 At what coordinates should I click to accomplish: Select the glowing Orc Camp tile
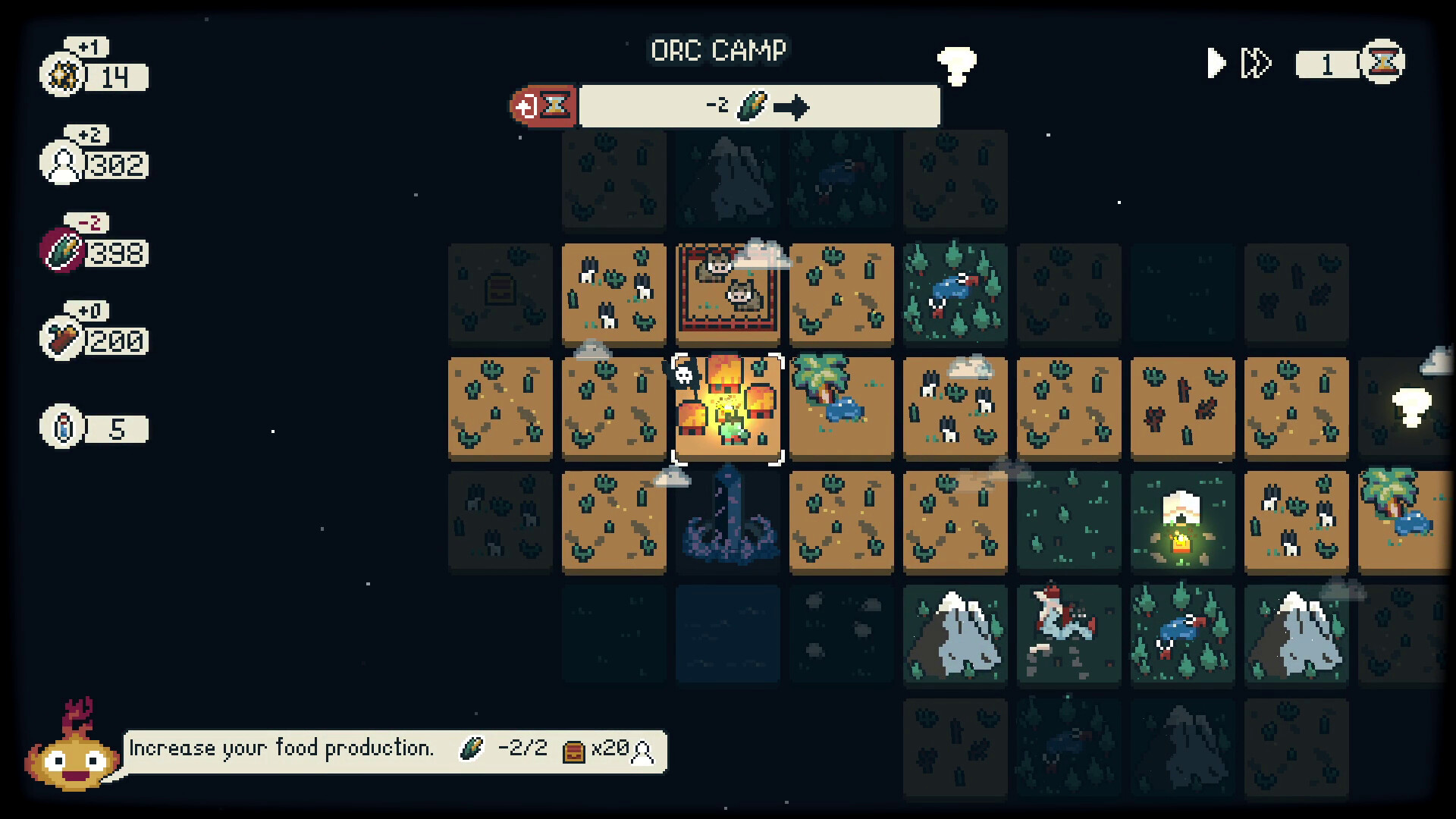tap(727, 409)
